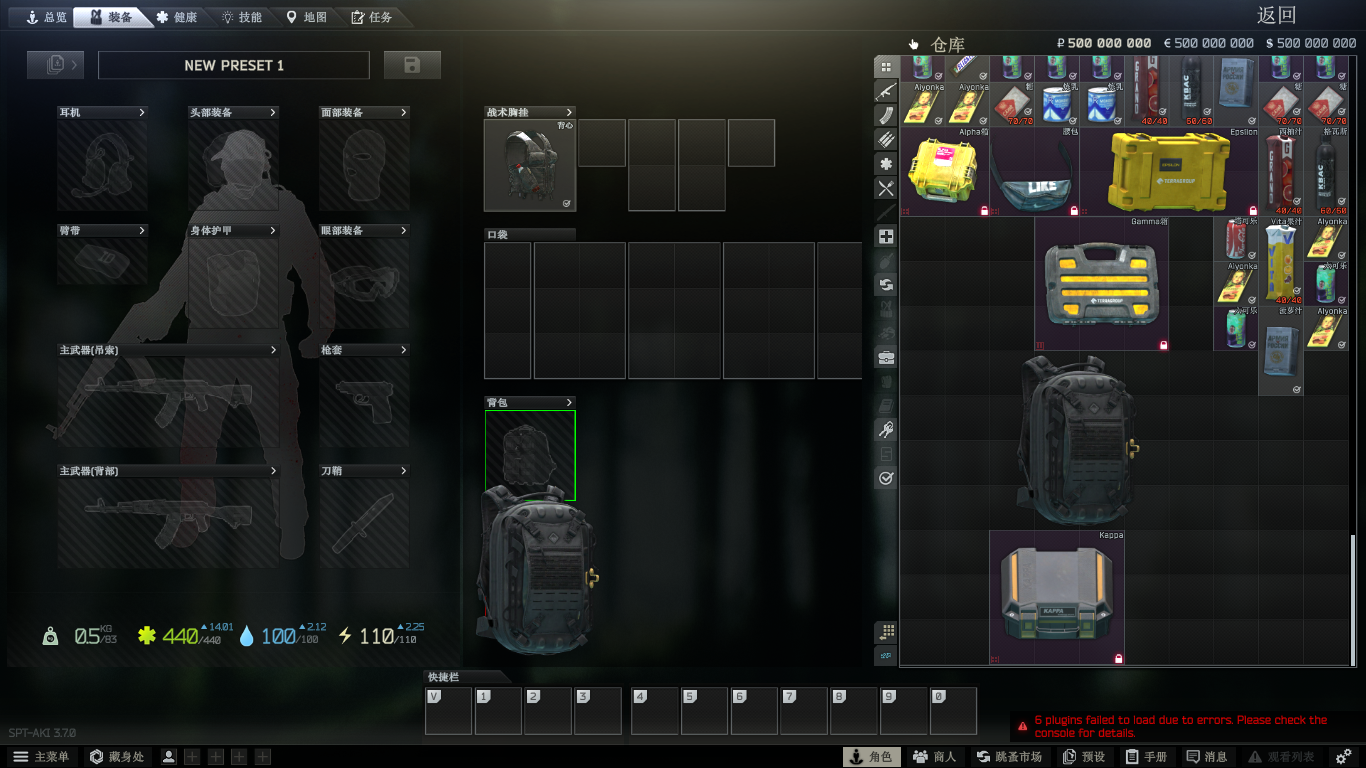Open the containers filter briefcase icon
The width and height of the screenshot is (1366, 768).
[x=885, y=356]
